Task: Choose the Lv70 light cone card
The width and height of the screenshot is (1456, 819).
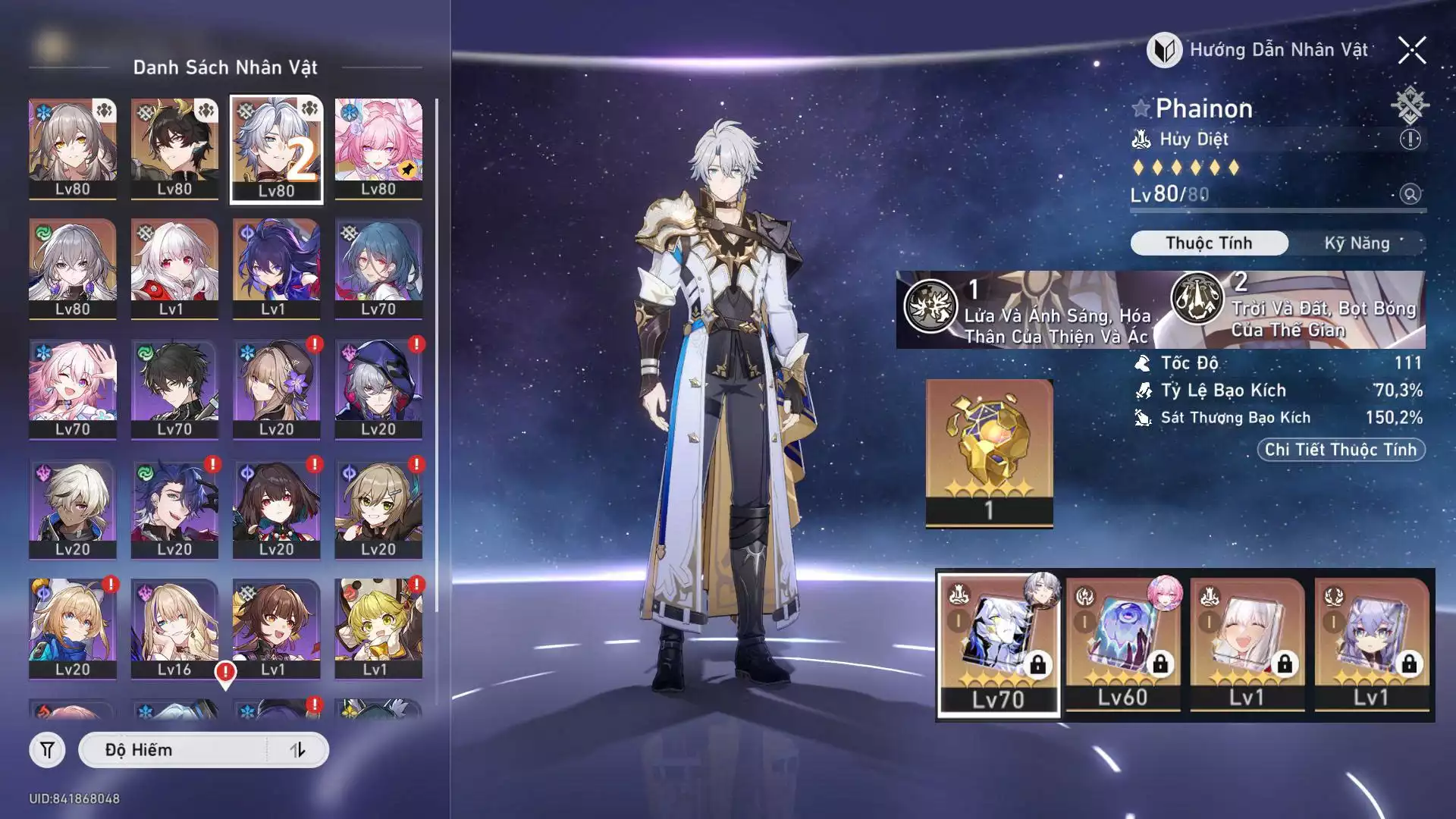Action: click(x=999, y=645)
